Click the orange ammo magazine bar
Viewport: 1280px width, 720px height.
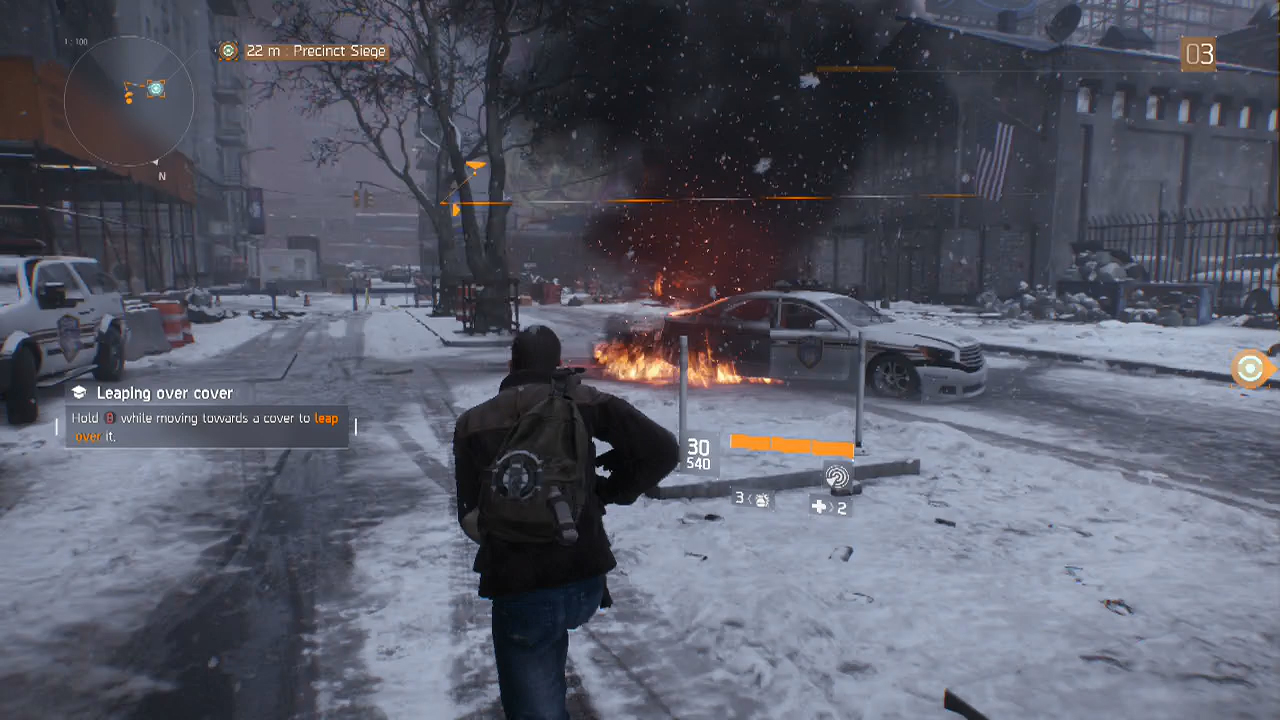[x=792, y=445]
